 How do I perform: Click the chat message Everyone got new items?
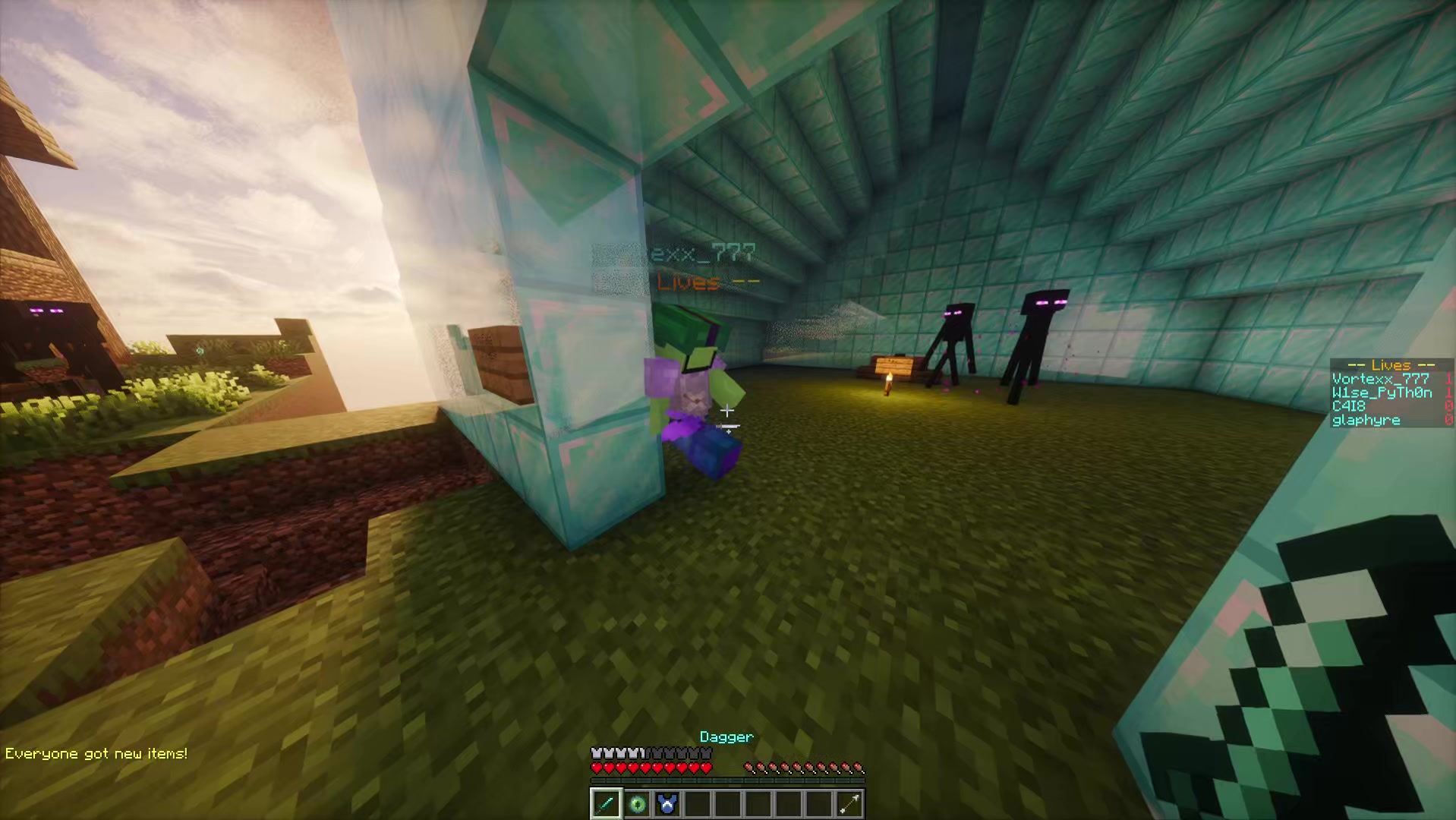point(95,754)
